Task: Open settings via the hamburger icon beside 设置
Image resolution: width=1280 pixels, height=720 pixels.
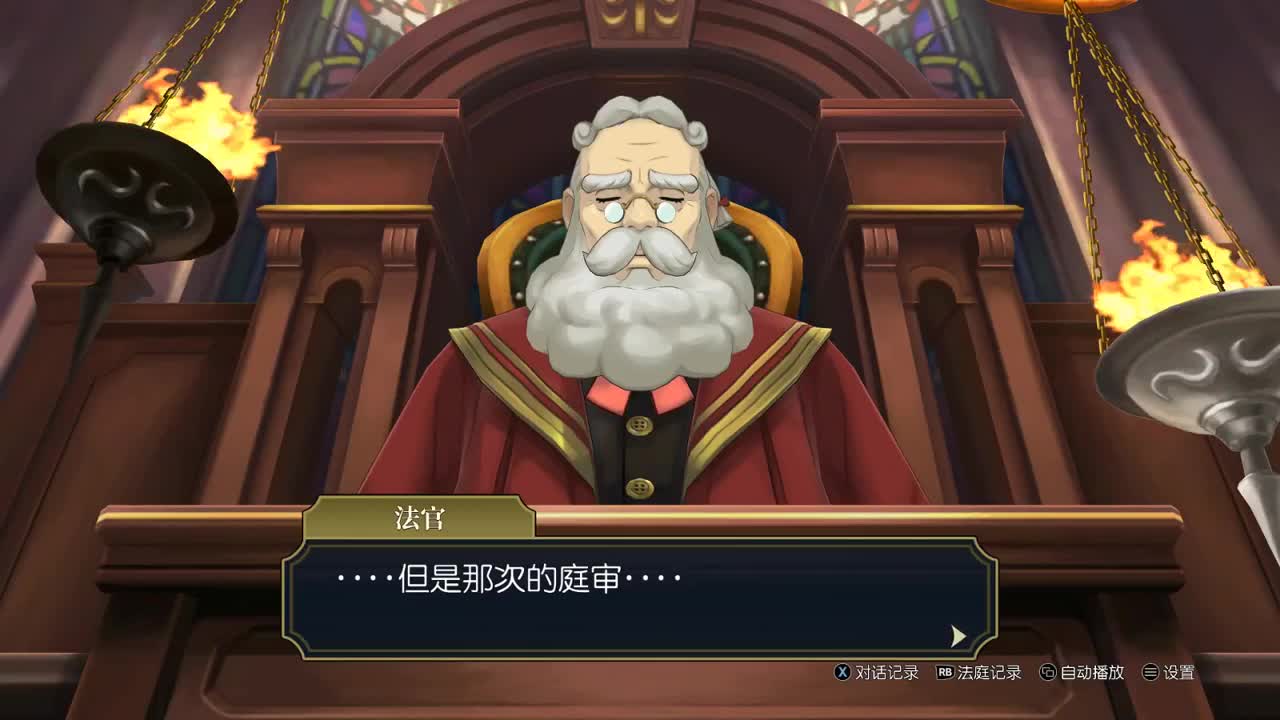Action: point(1150,674)
